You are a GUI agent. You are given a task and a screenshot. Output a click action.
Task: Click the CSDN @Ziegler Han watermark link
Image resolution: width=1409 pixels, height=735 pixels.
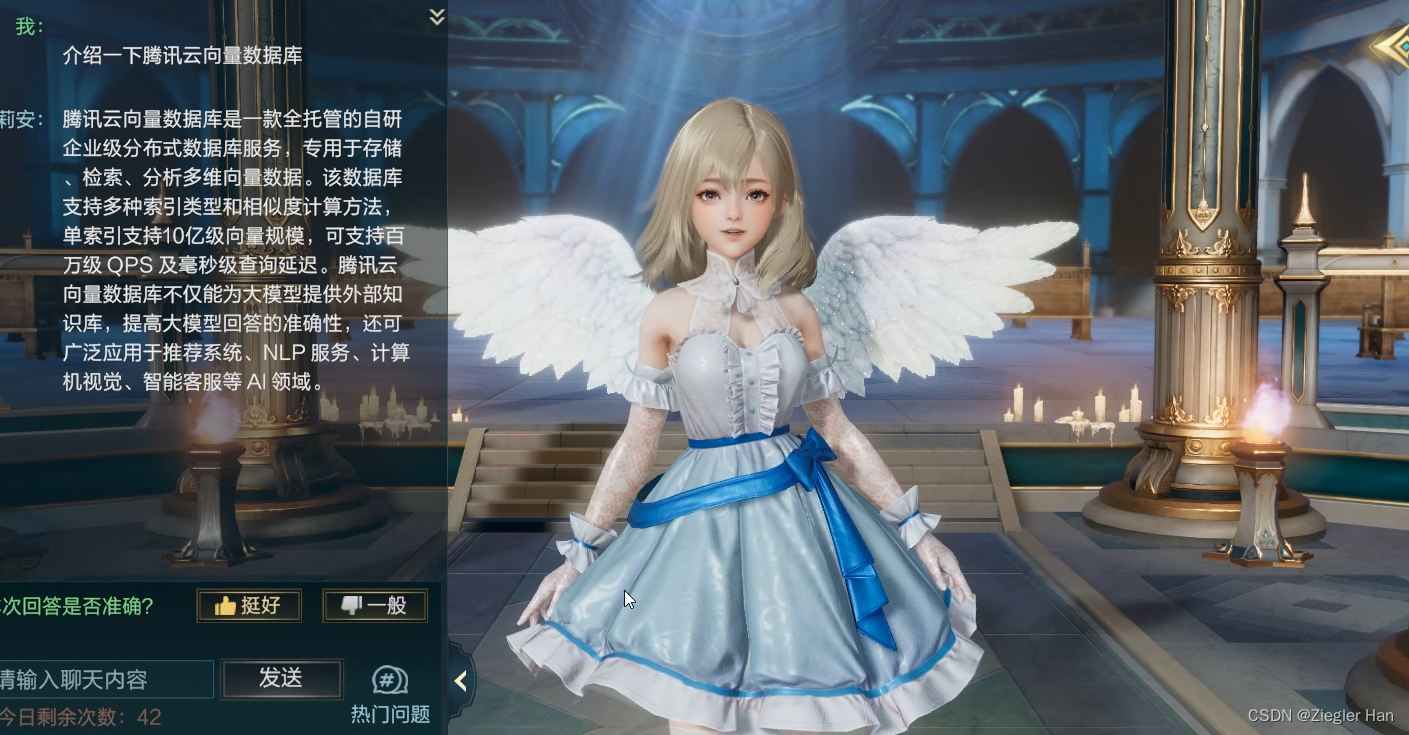(1322, 716)
